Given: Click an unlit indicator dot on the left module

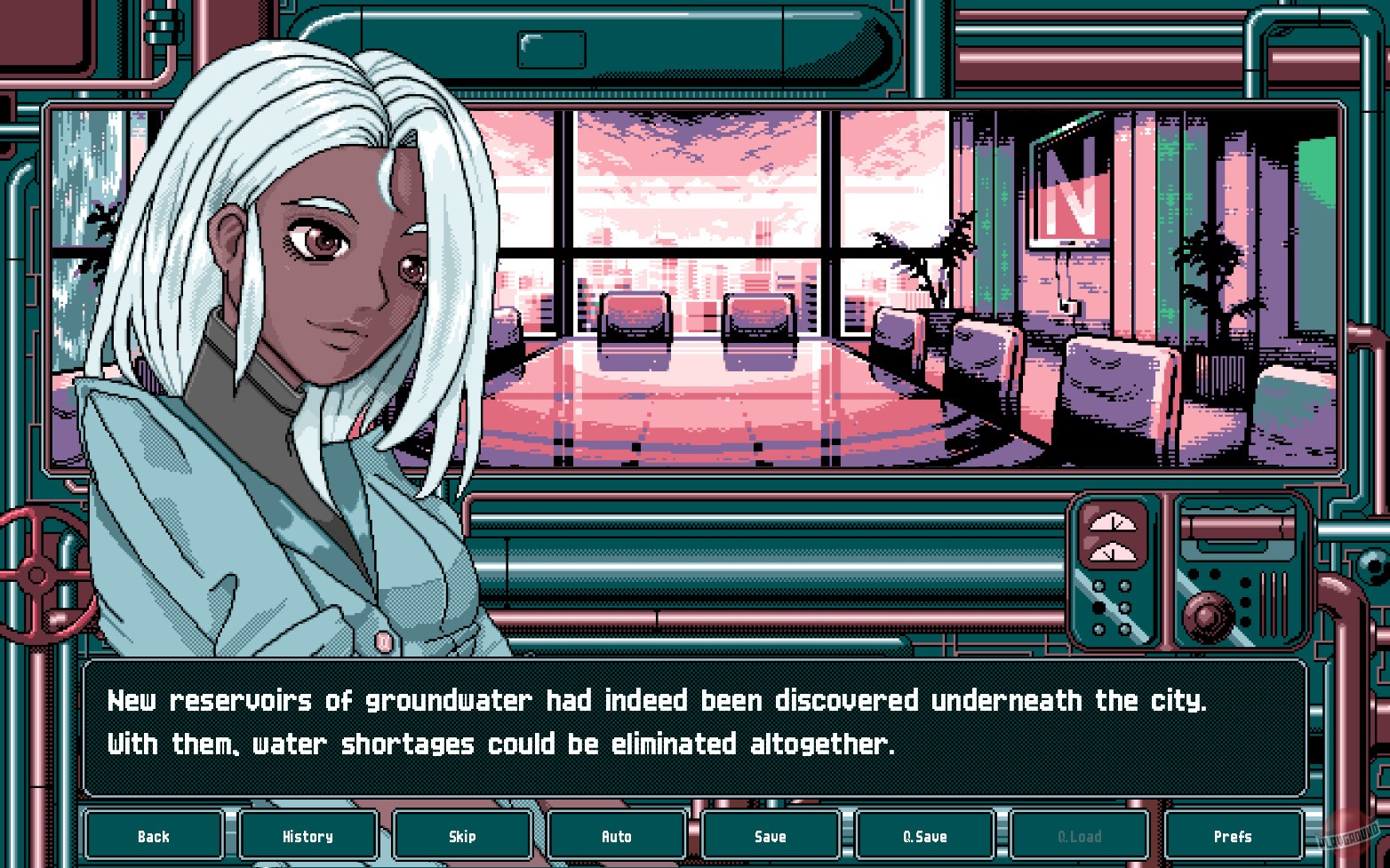Looking at the screenshot, I should click(x=1098, y=585).
